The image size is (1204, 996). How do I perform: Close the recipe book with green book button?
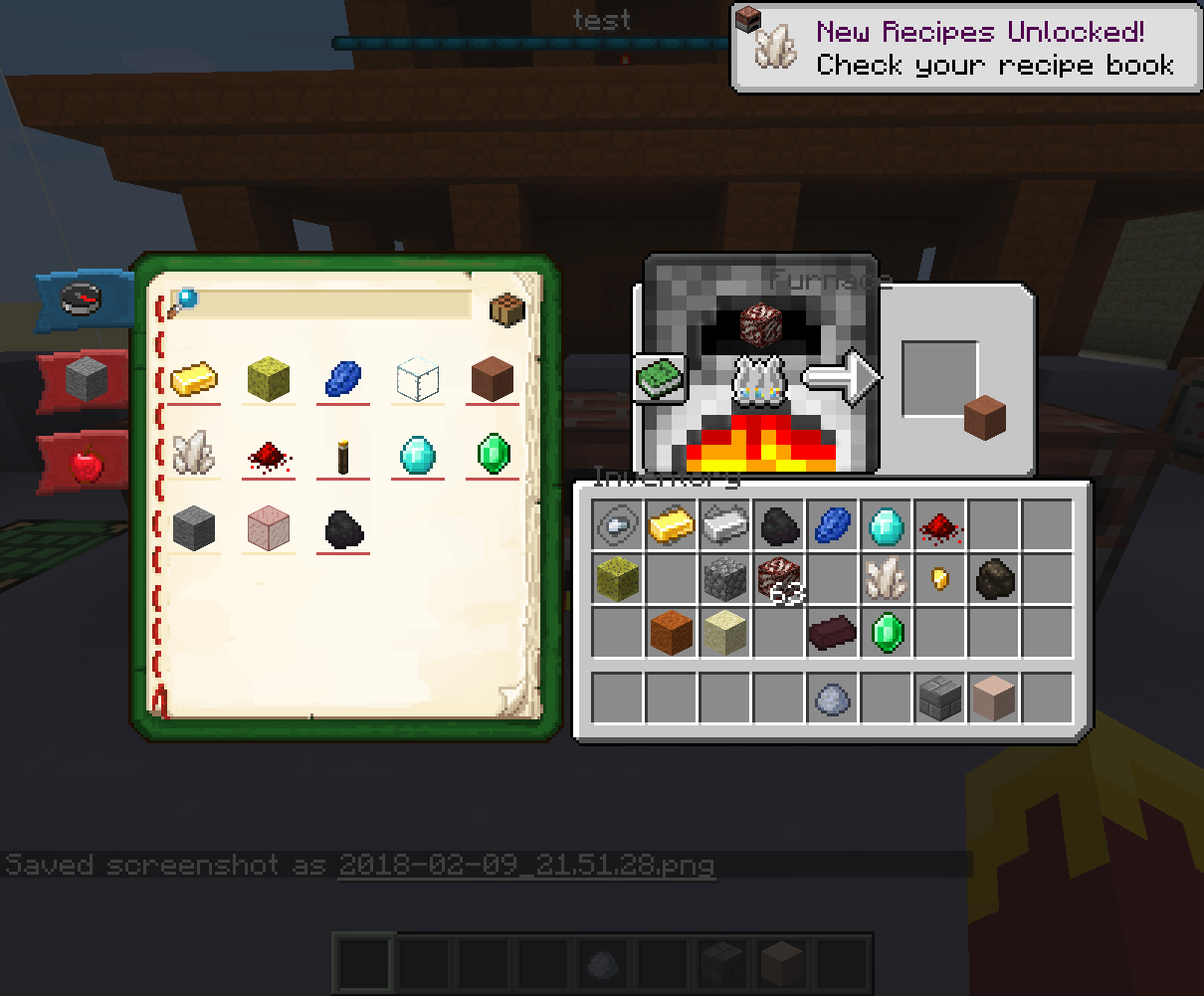(x=660, y=380)
